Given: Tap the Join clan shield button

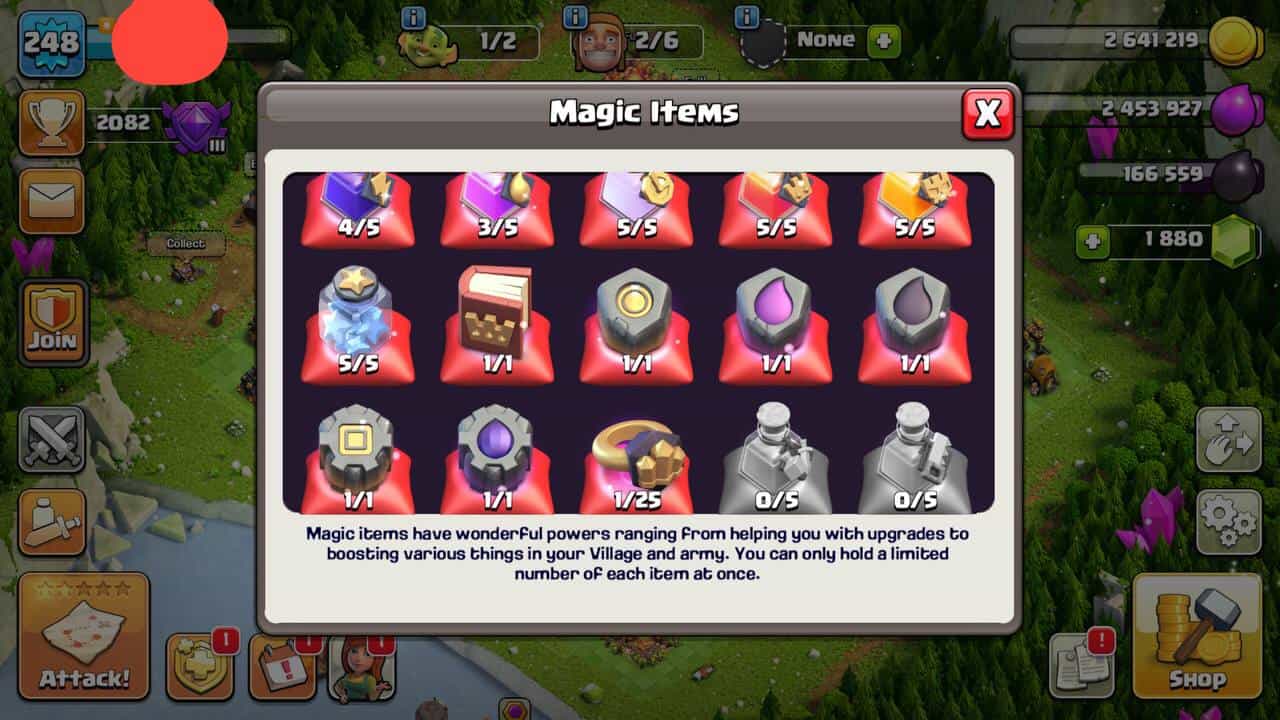Looking at the screenshot, I should pyautogui.click(x=53, y=322).
